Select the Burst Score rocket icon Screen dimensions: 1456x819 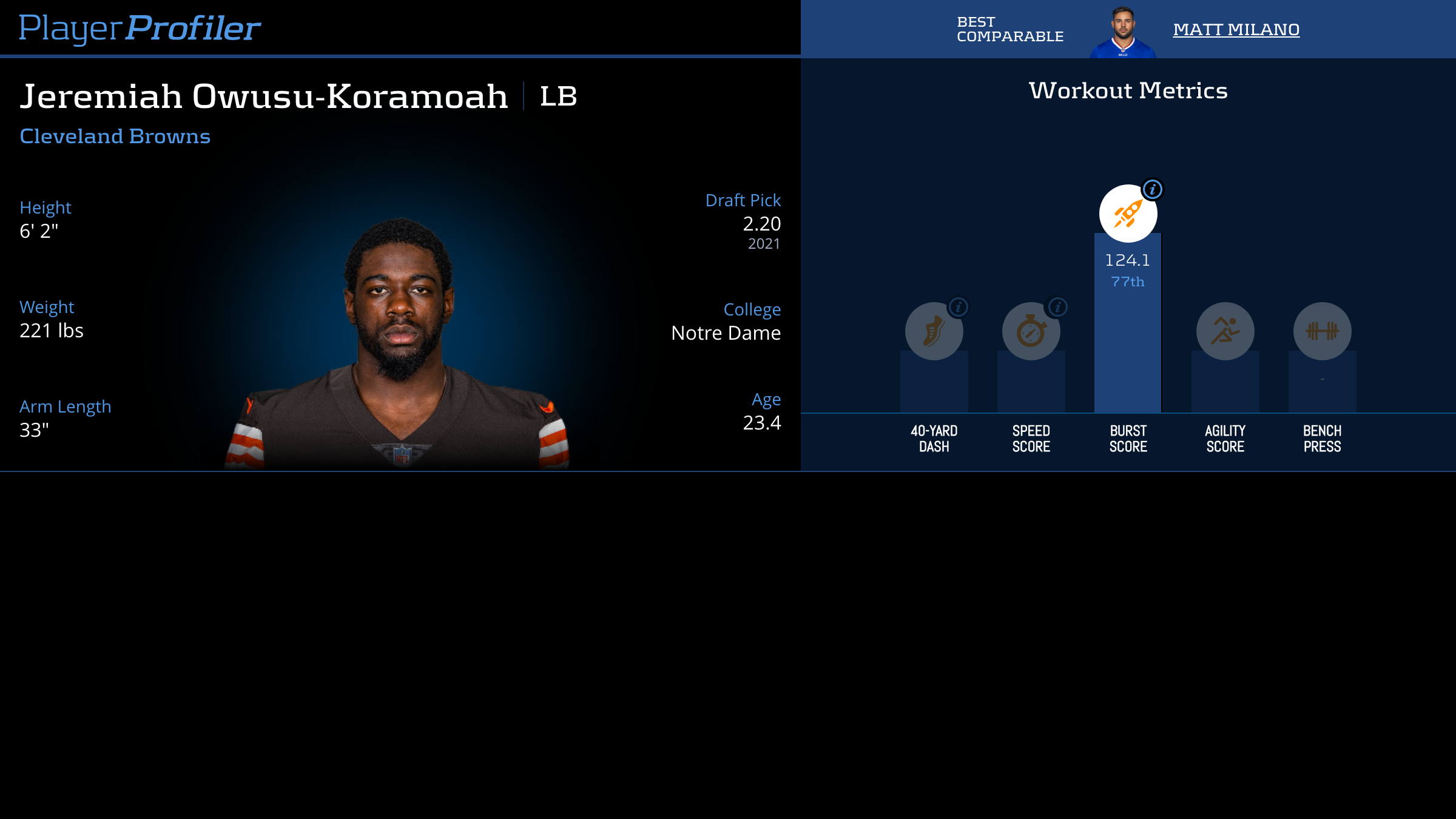1128,214
